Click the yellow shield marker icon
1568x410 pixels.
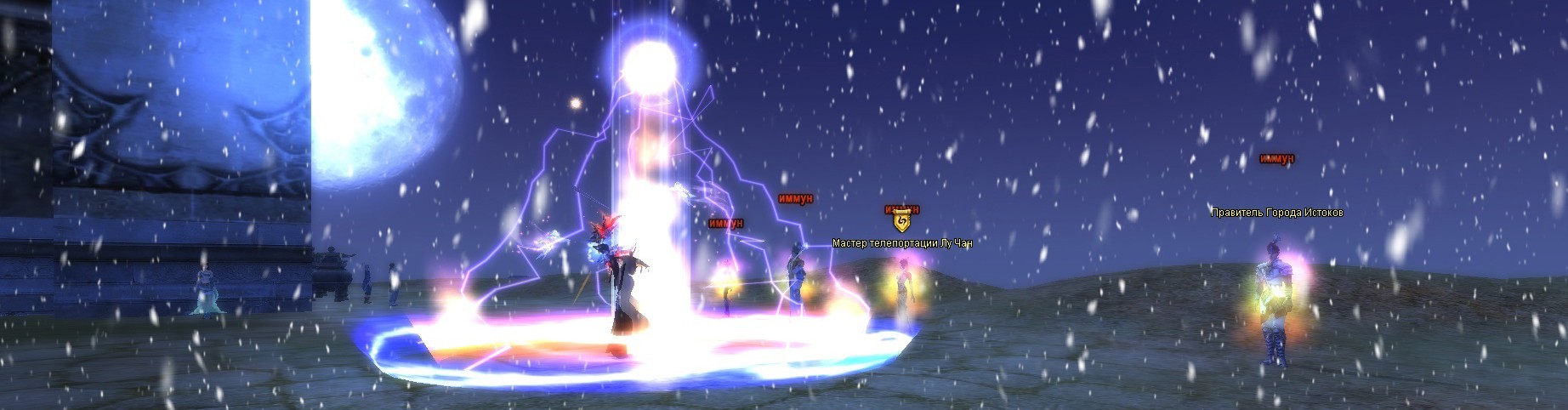(901, 222)
